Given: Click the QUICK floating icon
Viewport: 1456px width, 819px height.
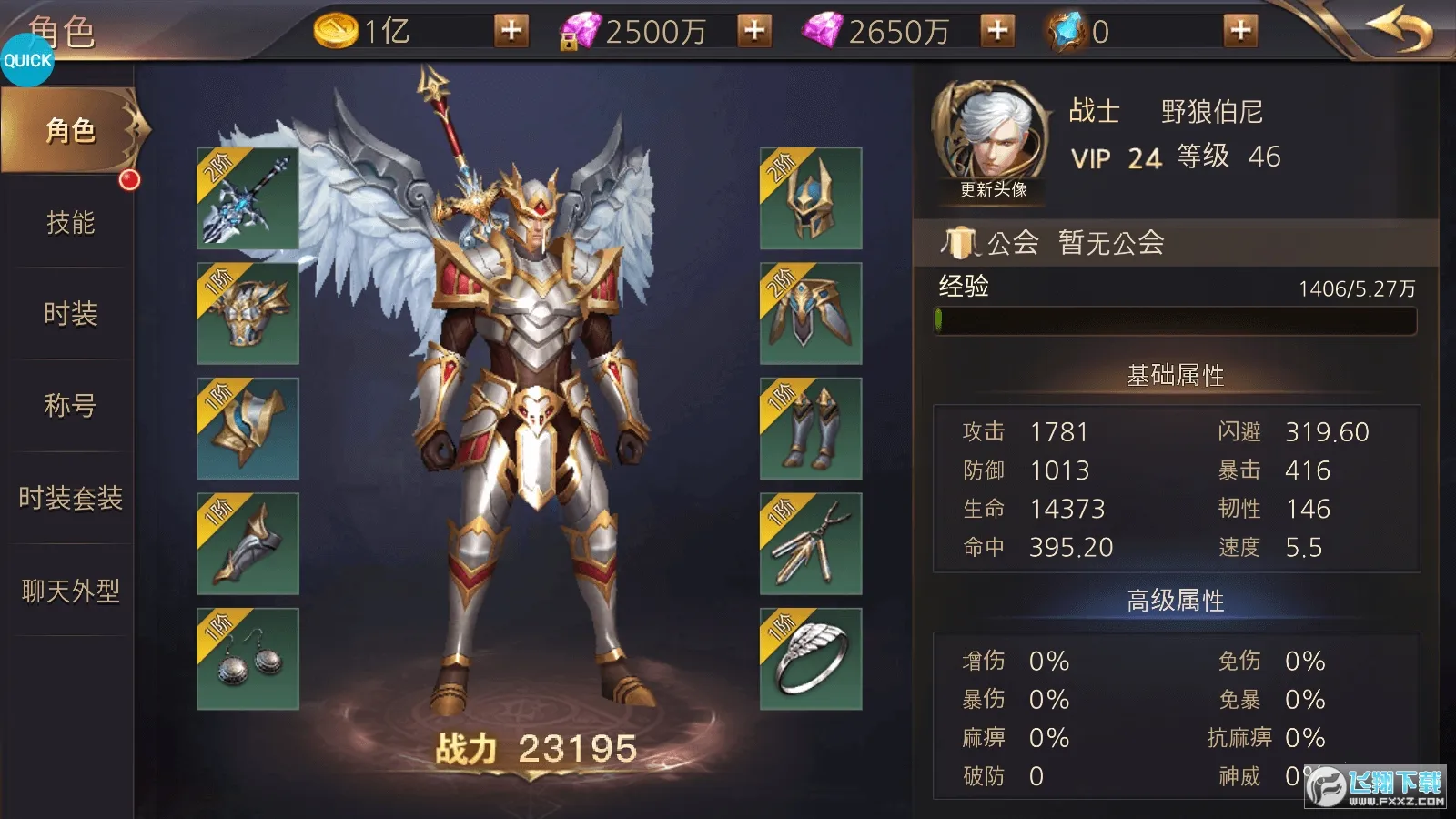Looking at the screenshot, I should [x=27, y=61].
